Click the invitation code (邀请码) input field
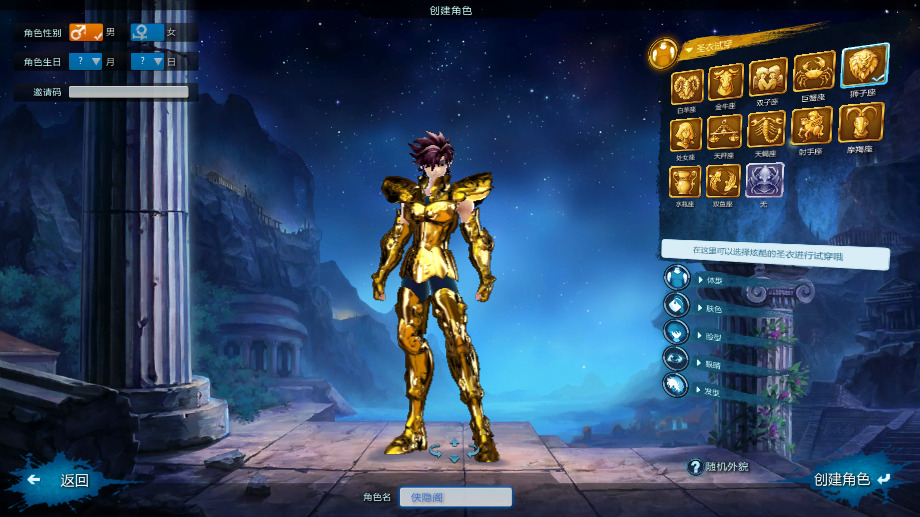Viewport: 920px width, 517px height. coord(128,92)
